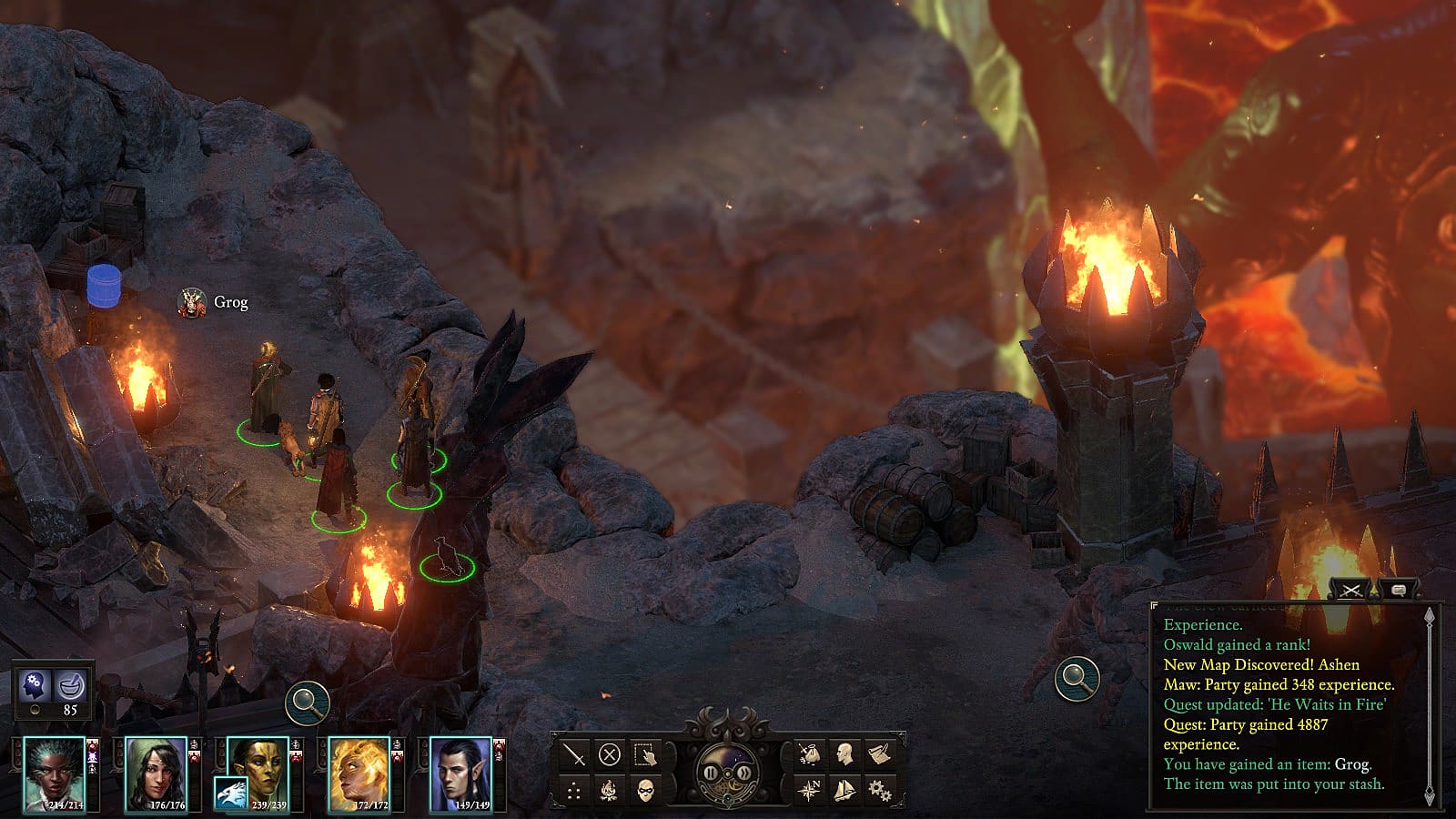Toggle stealth mode with the masked face

[x=645, y=790]
